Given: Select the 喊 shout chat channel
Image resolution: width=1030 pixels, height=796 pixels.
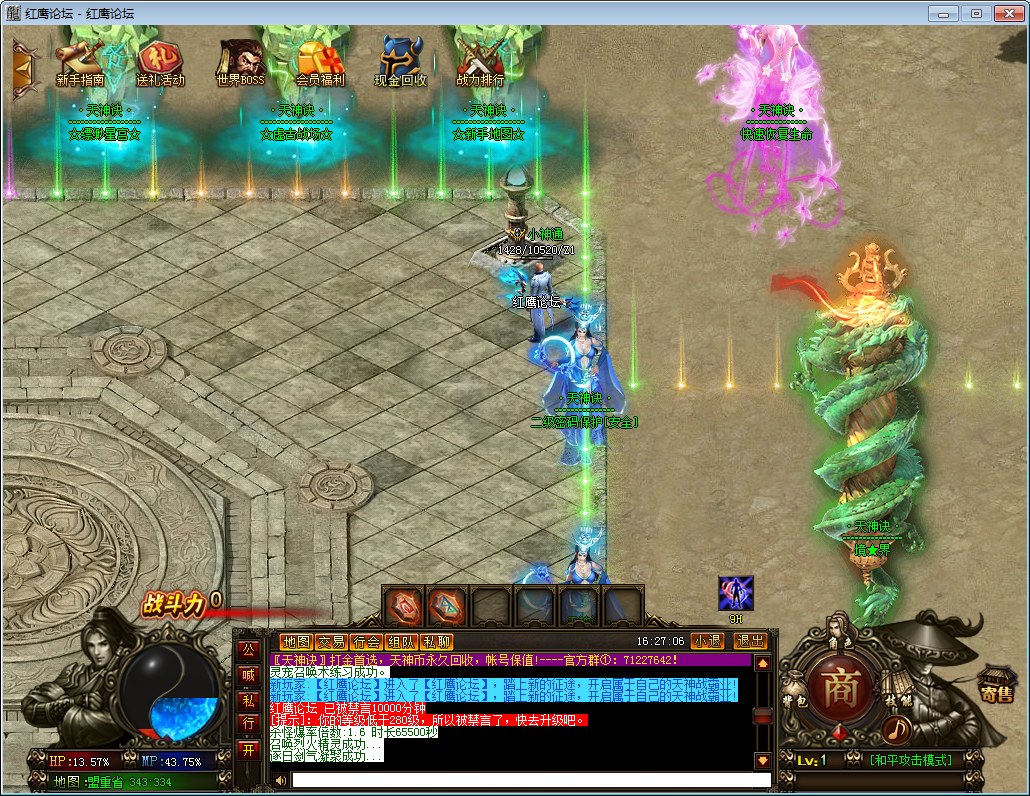Looking at the screenshot, I should click(248, 675).
